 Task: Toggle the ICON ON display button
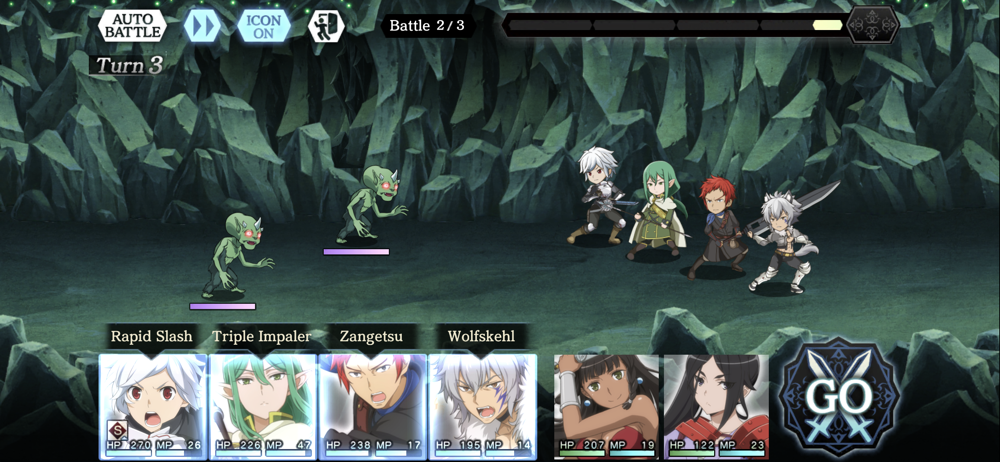click(x=263, y=25)
